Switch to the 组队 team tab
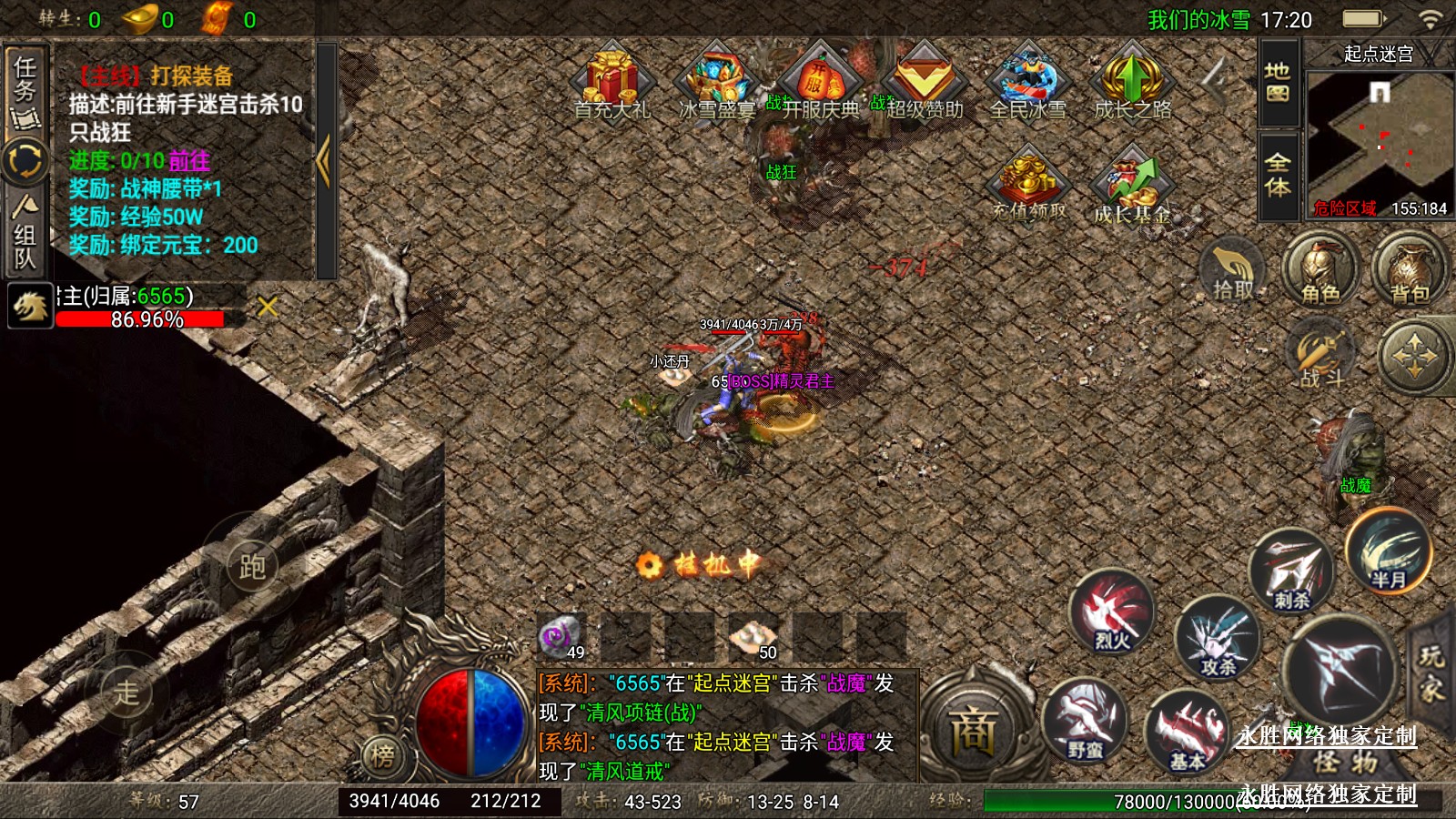Image resolution: width=1456 pixels, height=819 pixels. pyautogui.click(x=25, y=234)
